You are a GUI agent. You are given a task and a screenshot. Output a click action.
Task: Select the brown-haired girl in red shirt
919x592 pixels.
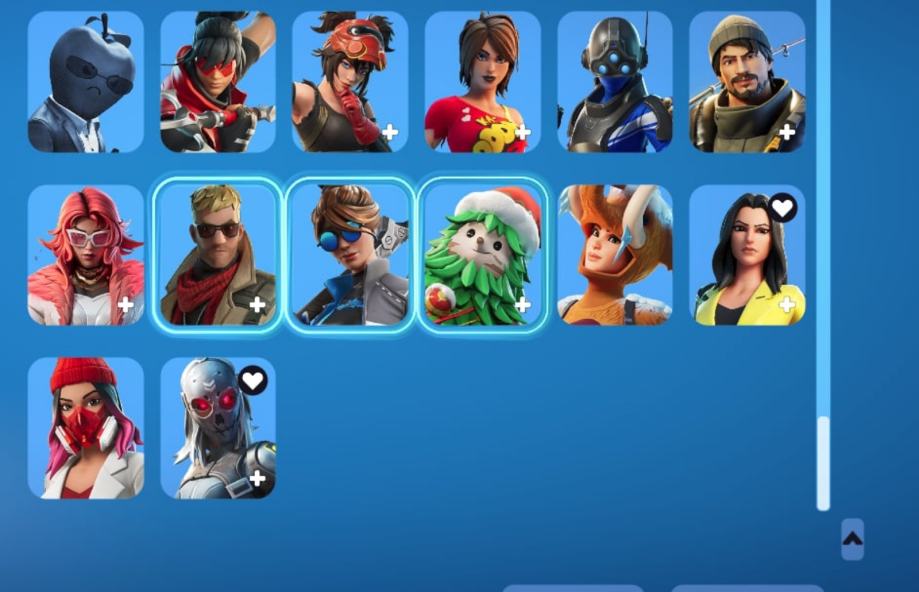pos(482,82)
